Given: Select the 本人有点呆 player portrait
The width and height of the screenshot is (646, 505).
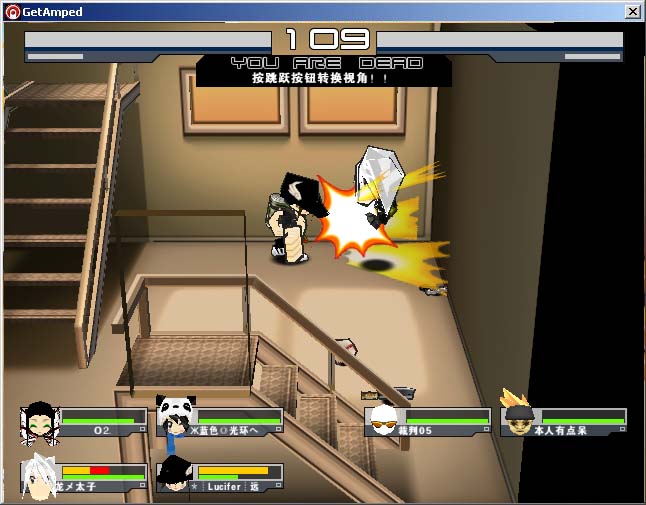Looking at the screenshot, I should click(x=517, y=418).
